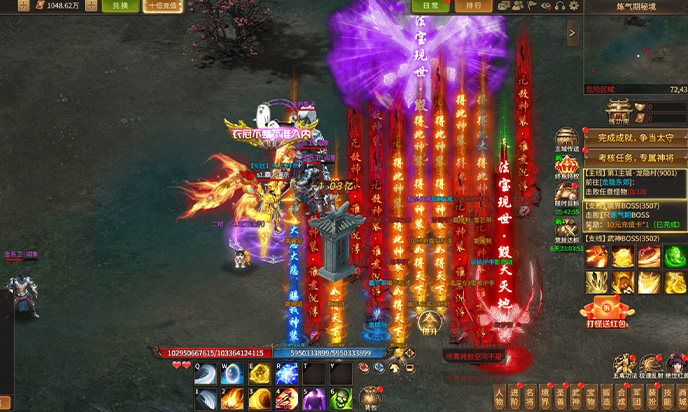Collapse the right side panel arrow
The width and height of the screenshot is (688, 412).
572,33
